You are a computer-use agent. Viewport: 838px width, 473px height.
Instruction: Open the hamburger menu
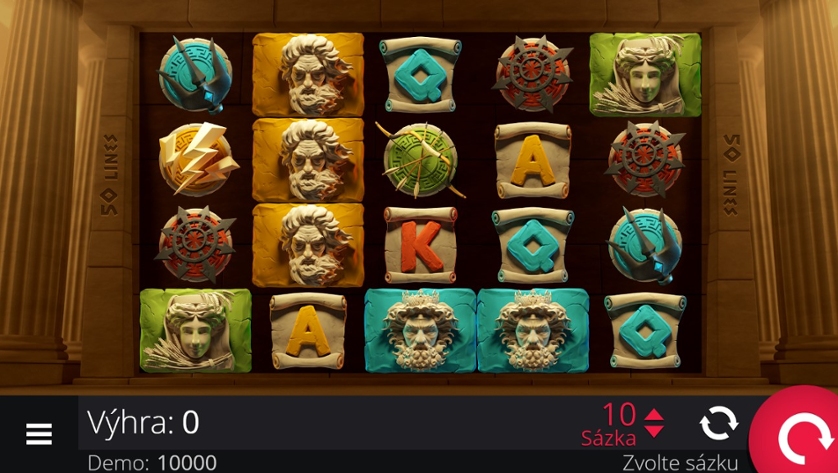pyautogui.click(x=39, y=433)
